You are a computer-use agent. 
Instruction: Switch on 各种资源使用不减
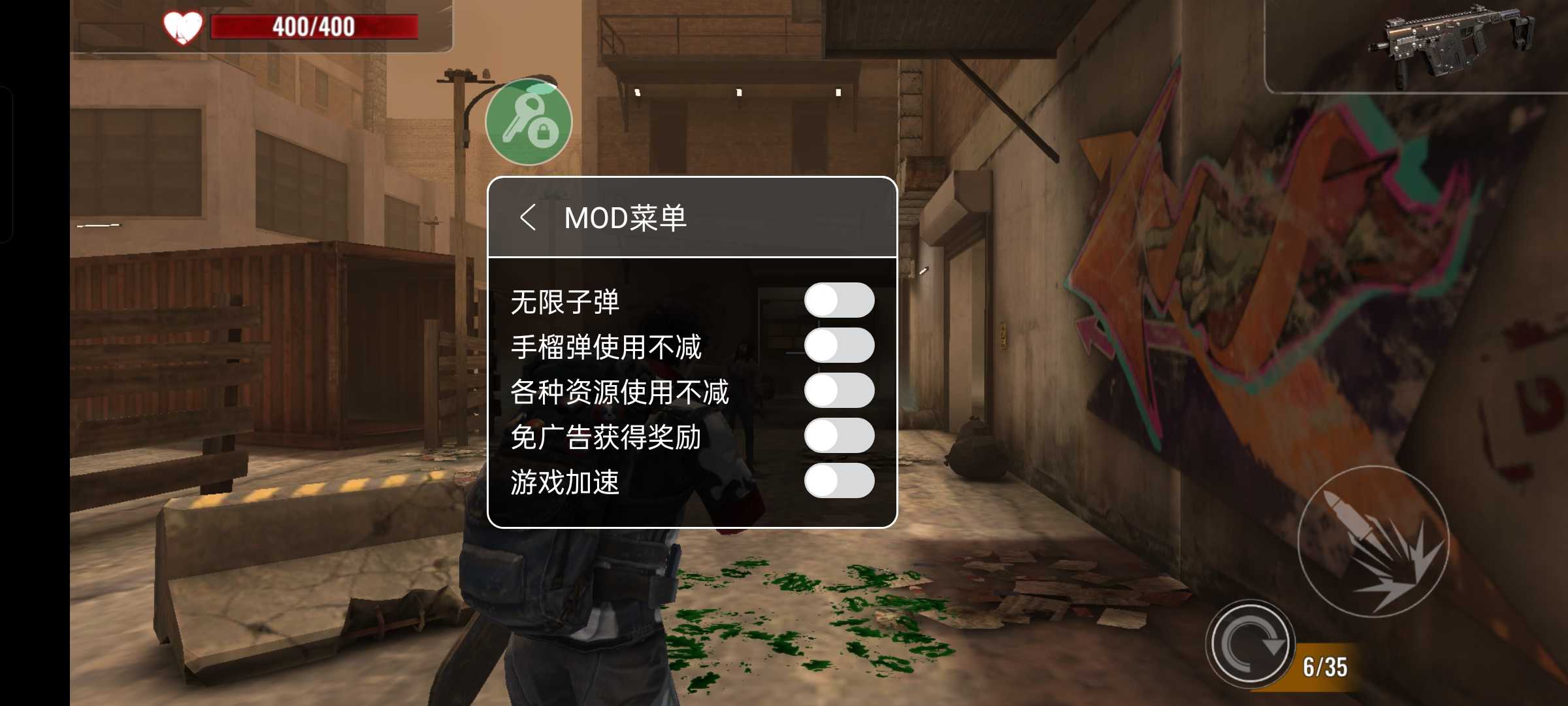[x=838, y=390]
